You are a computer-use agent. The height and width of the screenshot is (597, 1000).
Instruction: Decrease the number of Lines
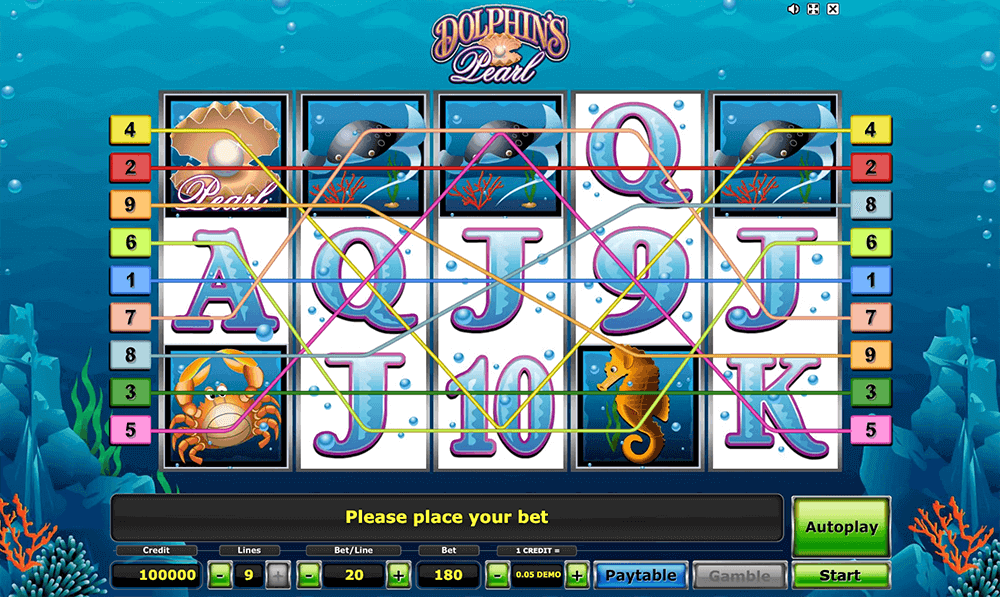219,575
